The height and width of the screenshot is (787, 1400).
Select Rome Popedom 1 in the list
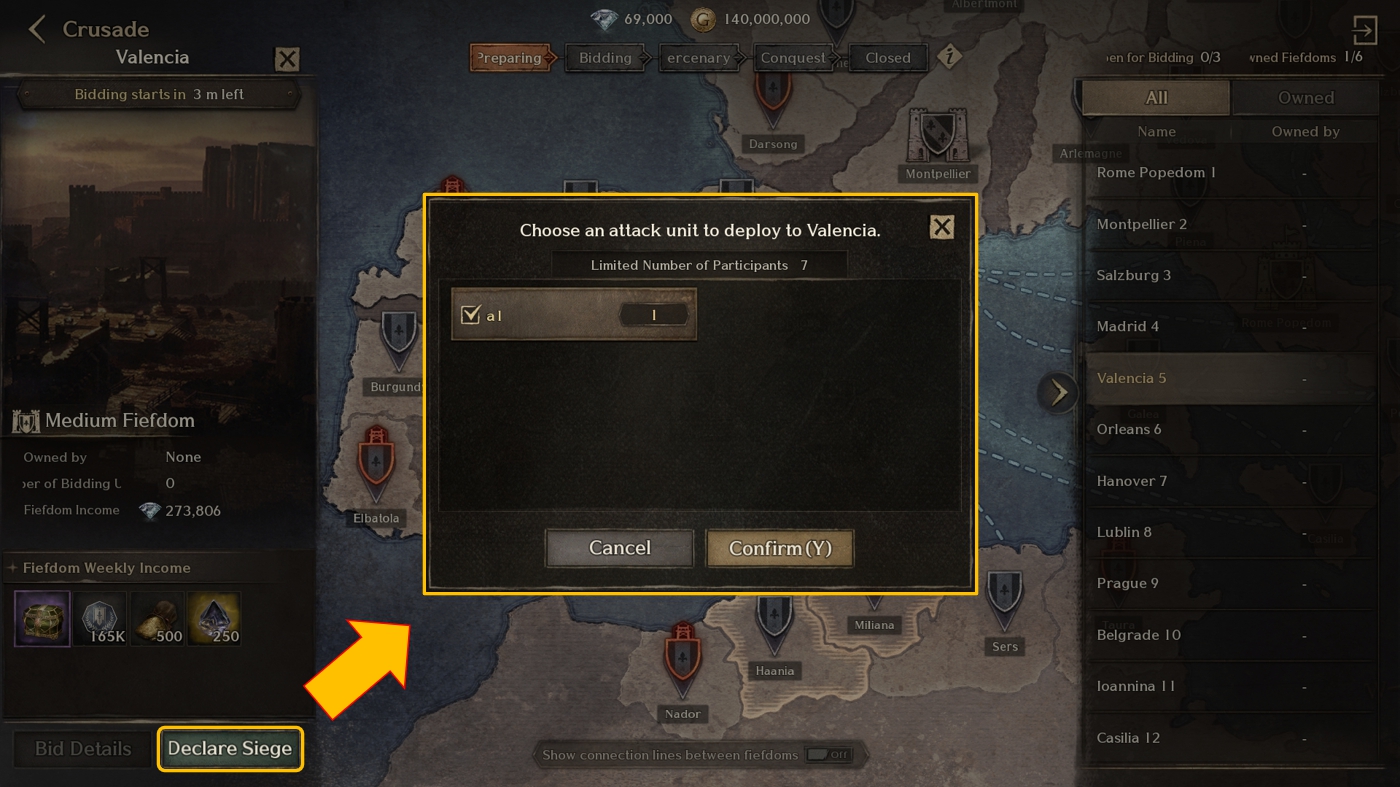pos(1156,173)
